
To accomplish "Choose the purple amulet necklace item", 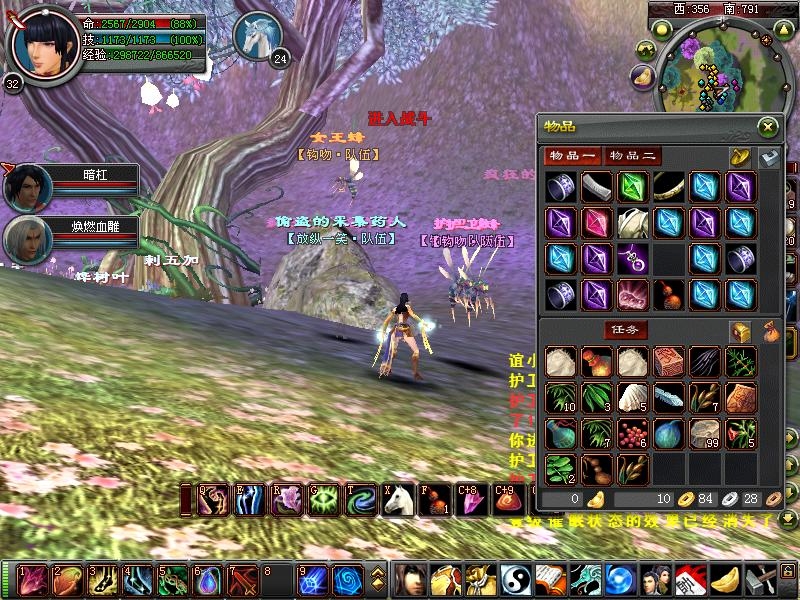I will pyautogui.click(x=632, y=258).
